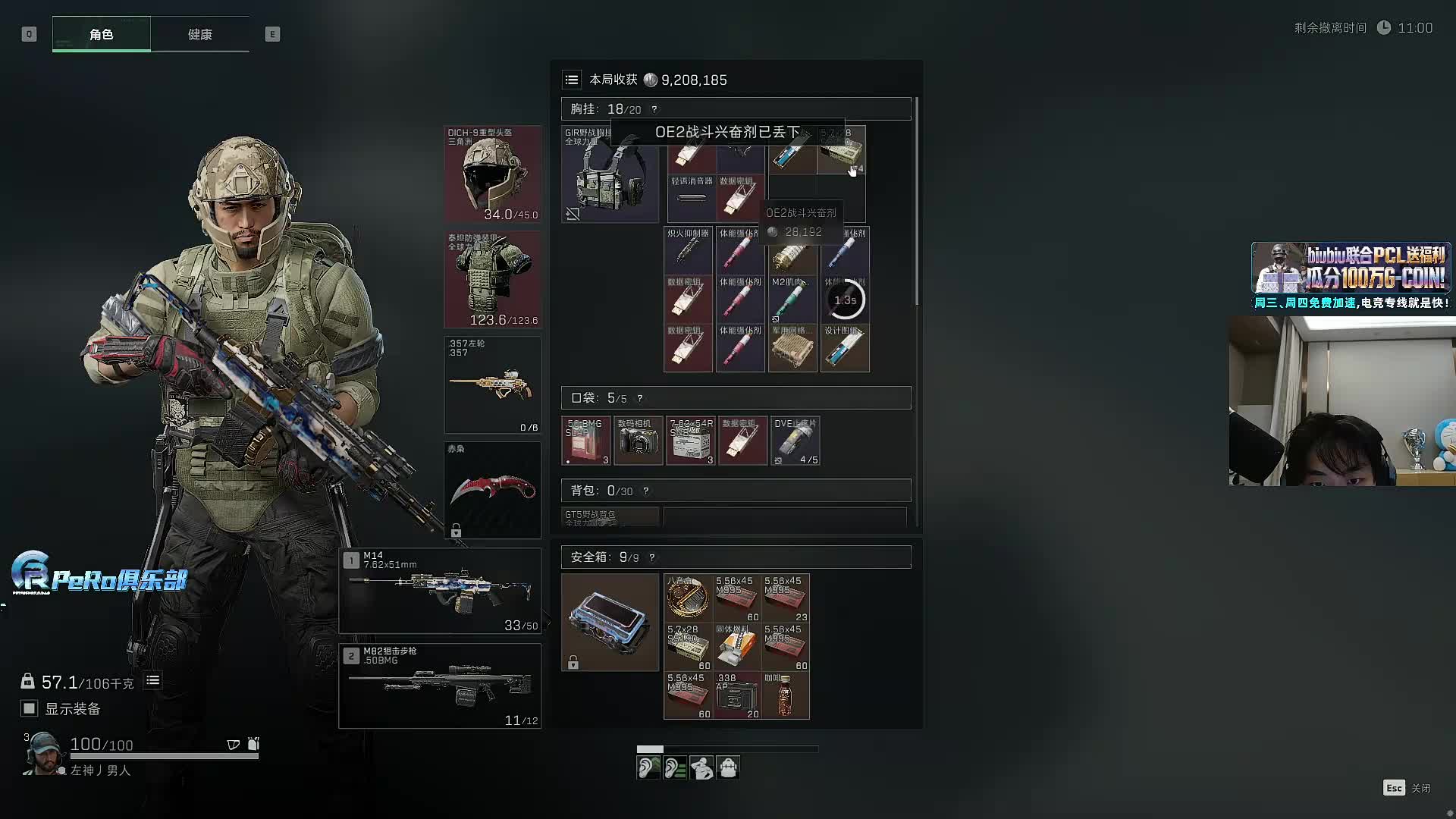Viewport: 1456px width, 819px height.
Task: Select the 固体燃料 item in safe box
Action: (736, 646)
